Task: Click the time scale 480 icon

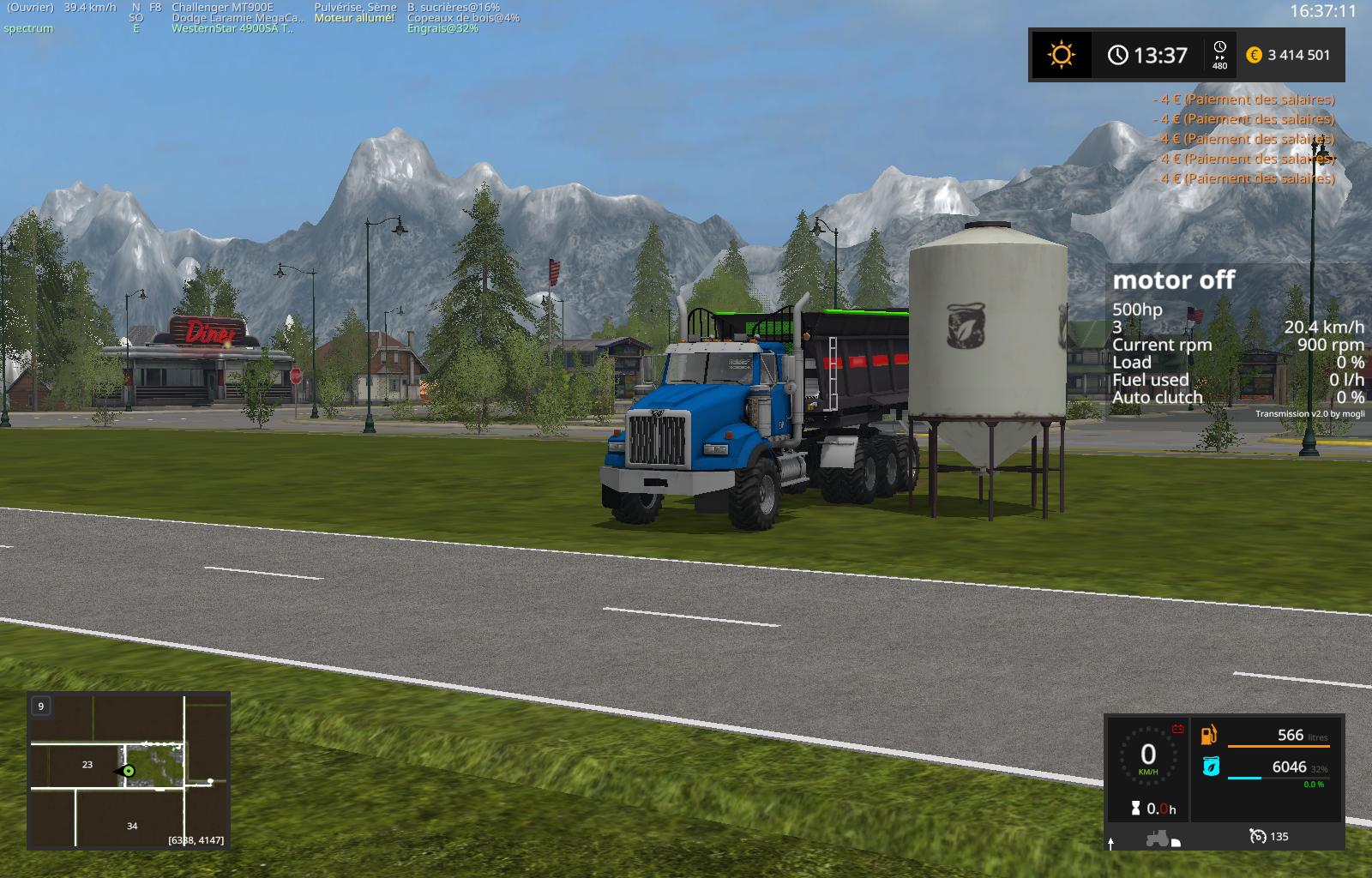Action: coord(1219,55)
